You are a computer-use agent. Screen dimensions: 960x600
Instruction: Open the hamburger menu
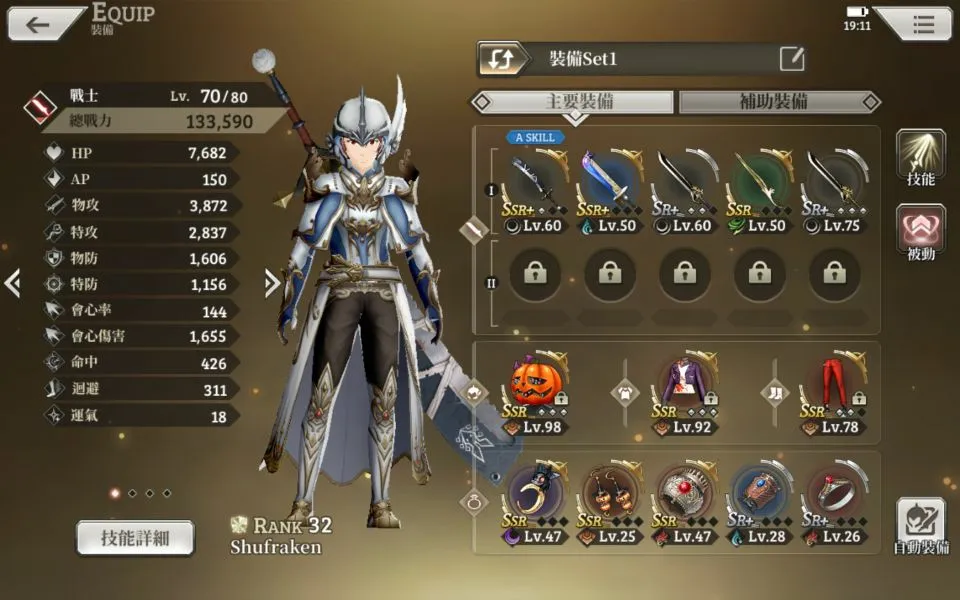click(922, 25)
